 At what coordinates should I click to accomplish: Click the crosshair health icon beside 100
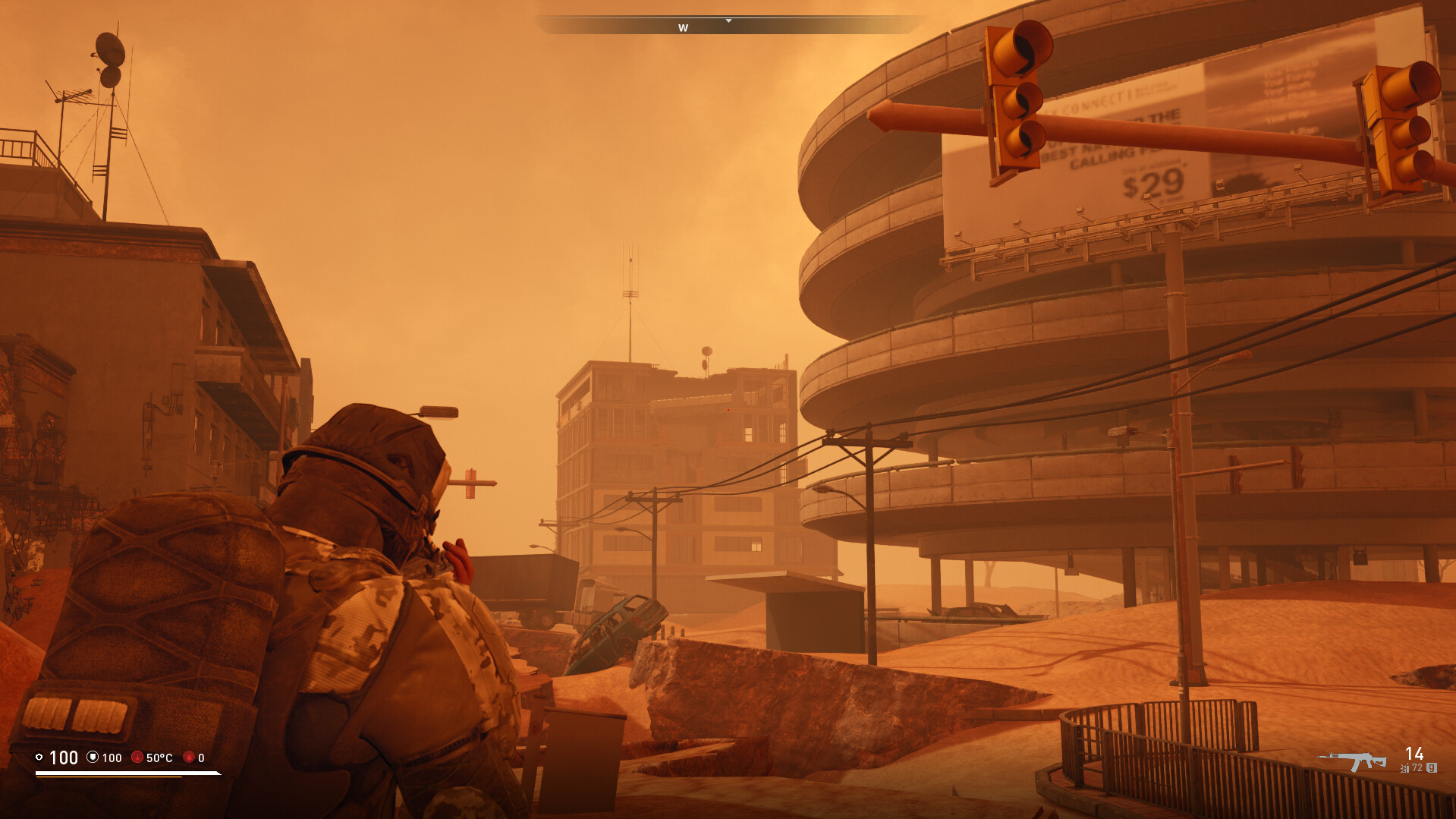click(40, 758)
